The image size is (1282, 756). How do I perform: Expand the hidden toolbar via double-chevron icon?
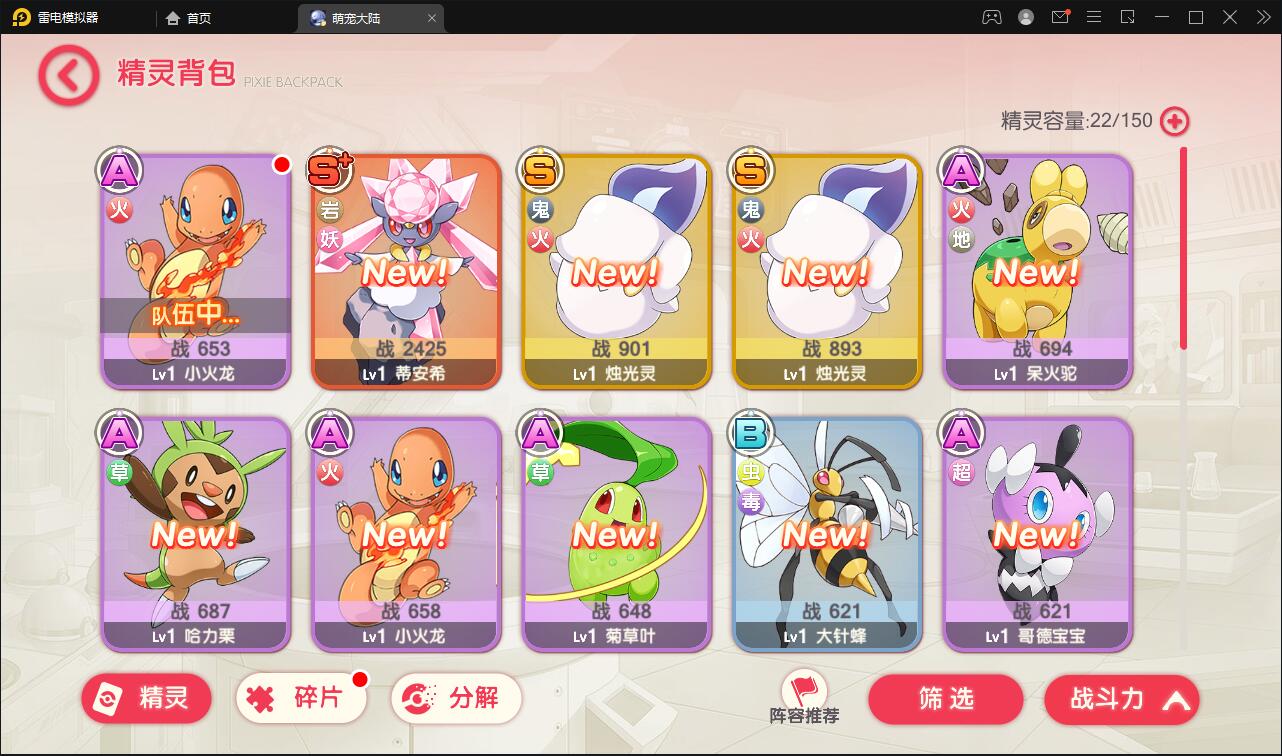1262,17
